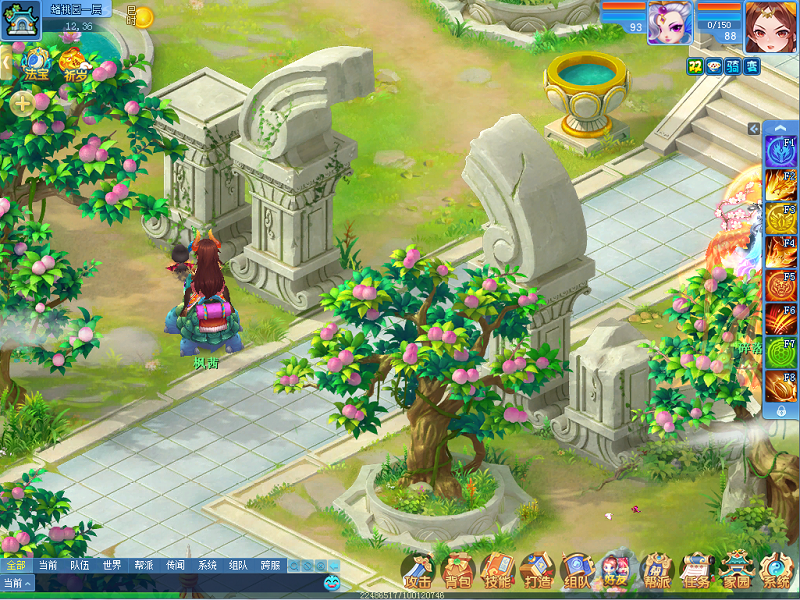Open the 任务 quest log
This screenshot has width=800, height=600.
tap(696, 571)
